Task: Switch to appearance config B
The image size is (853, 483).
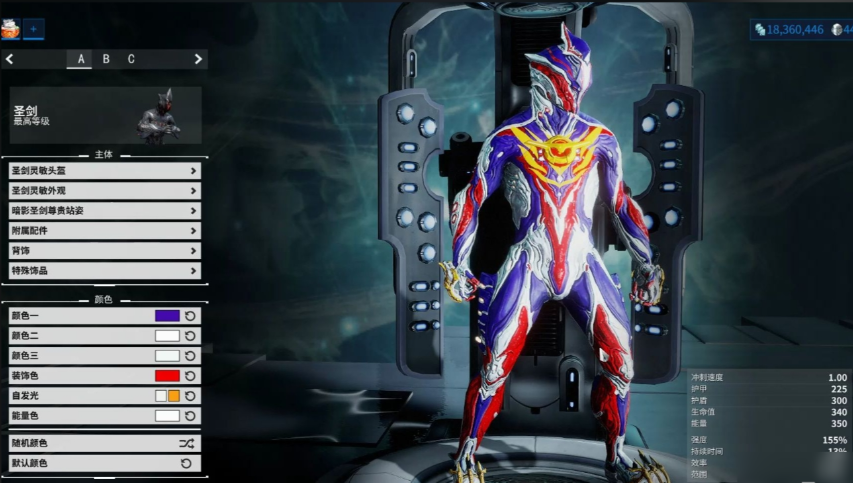Action: [106, 59]
